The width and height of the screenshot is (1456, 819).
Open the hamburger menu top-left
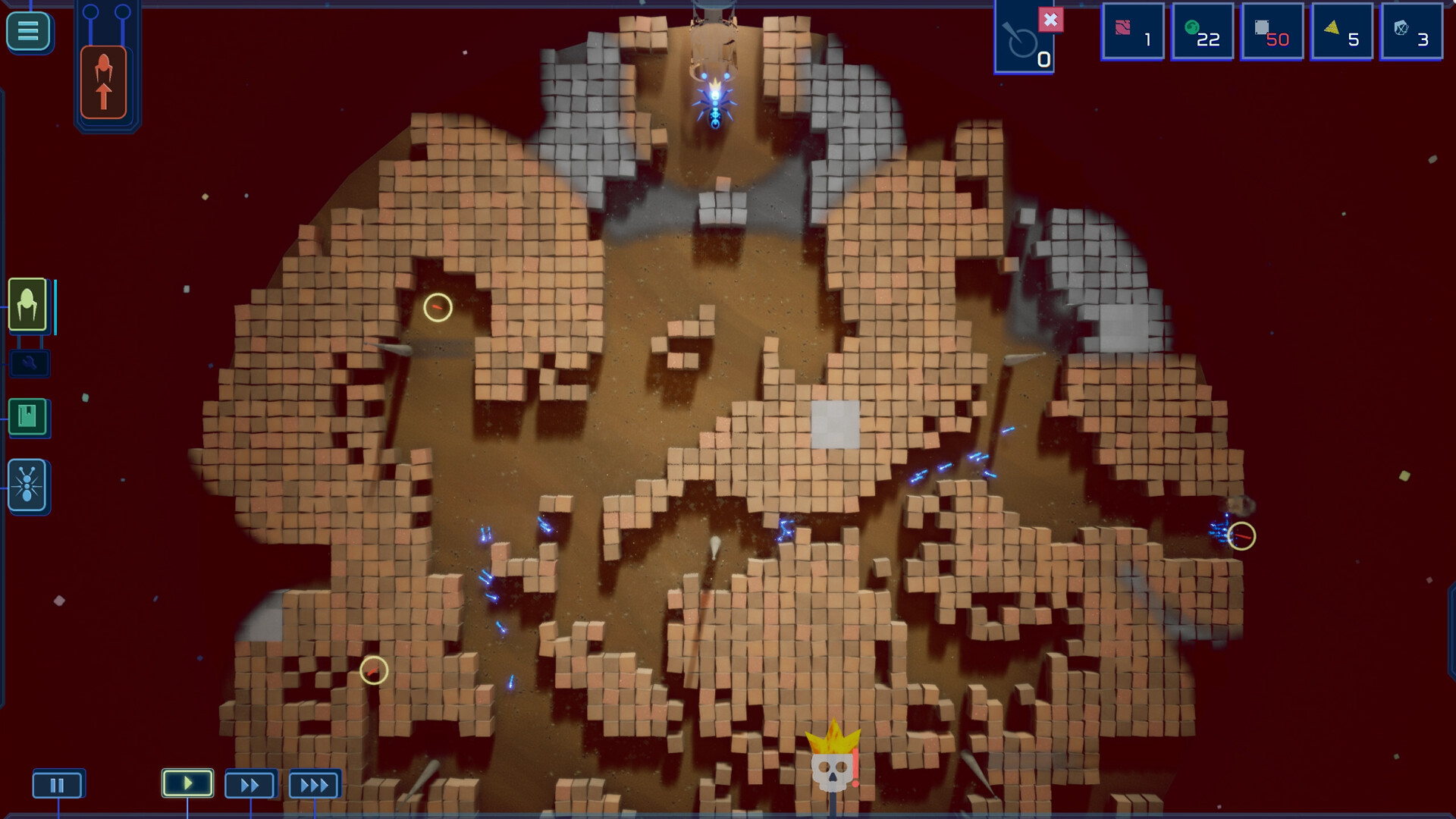(28, 30)
